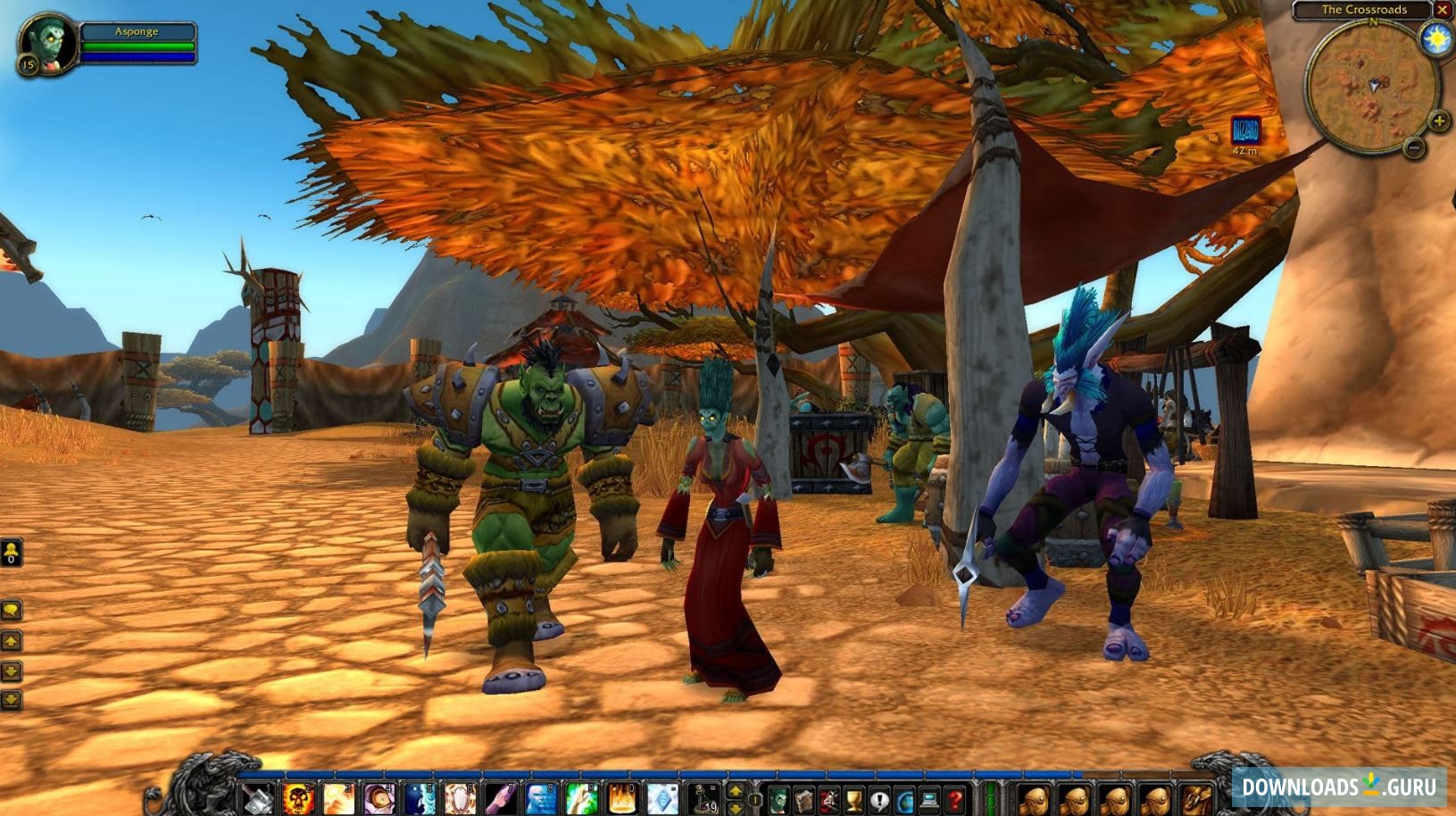Open the spellbook from the micro menu
Image resolution: width=1456 pixels, height=816 pixels.
click(x=803, y=799)
